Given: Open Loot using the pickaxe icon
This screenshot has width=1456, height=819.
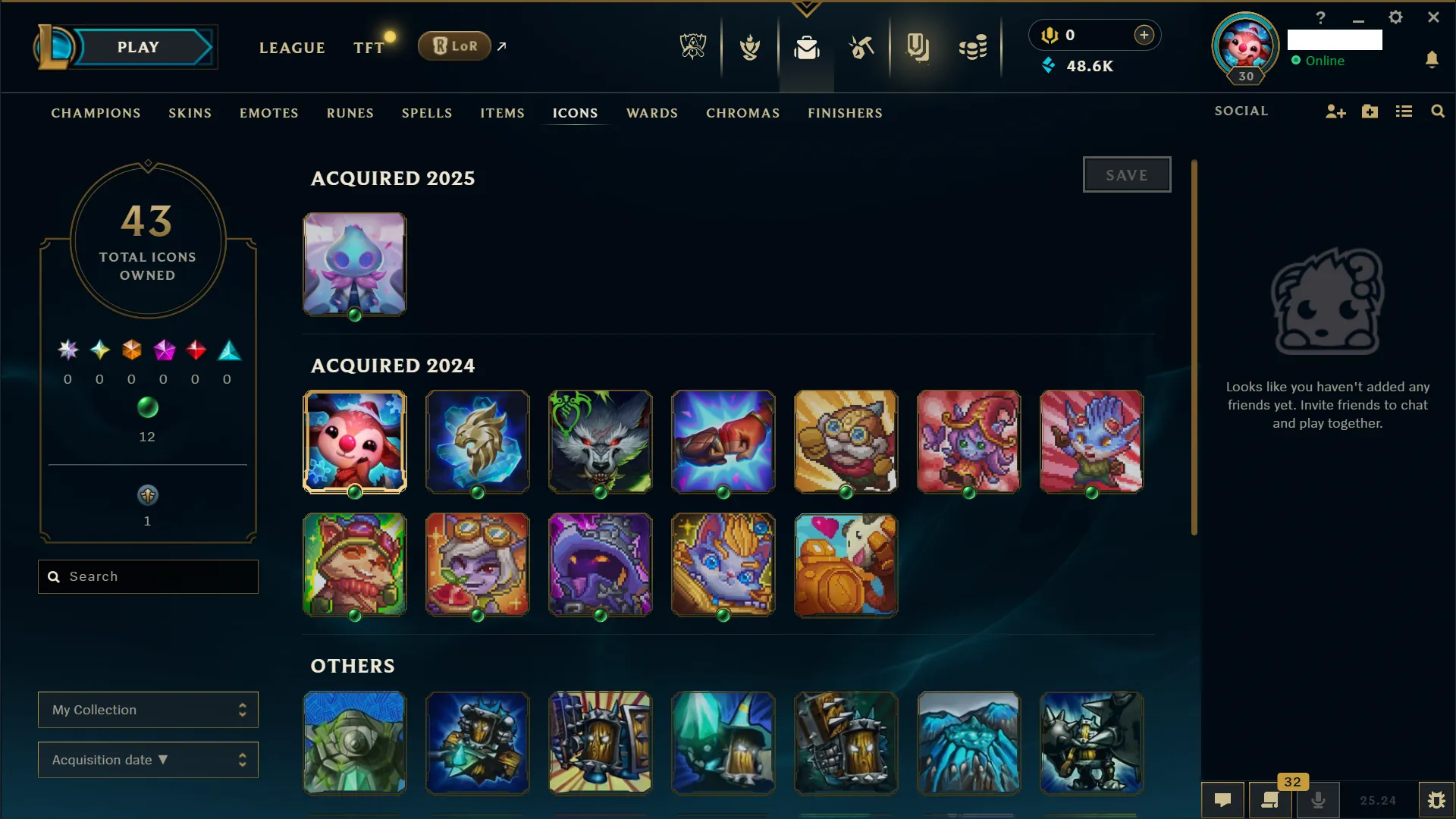Looking at the screenshot, I should 862,47.
